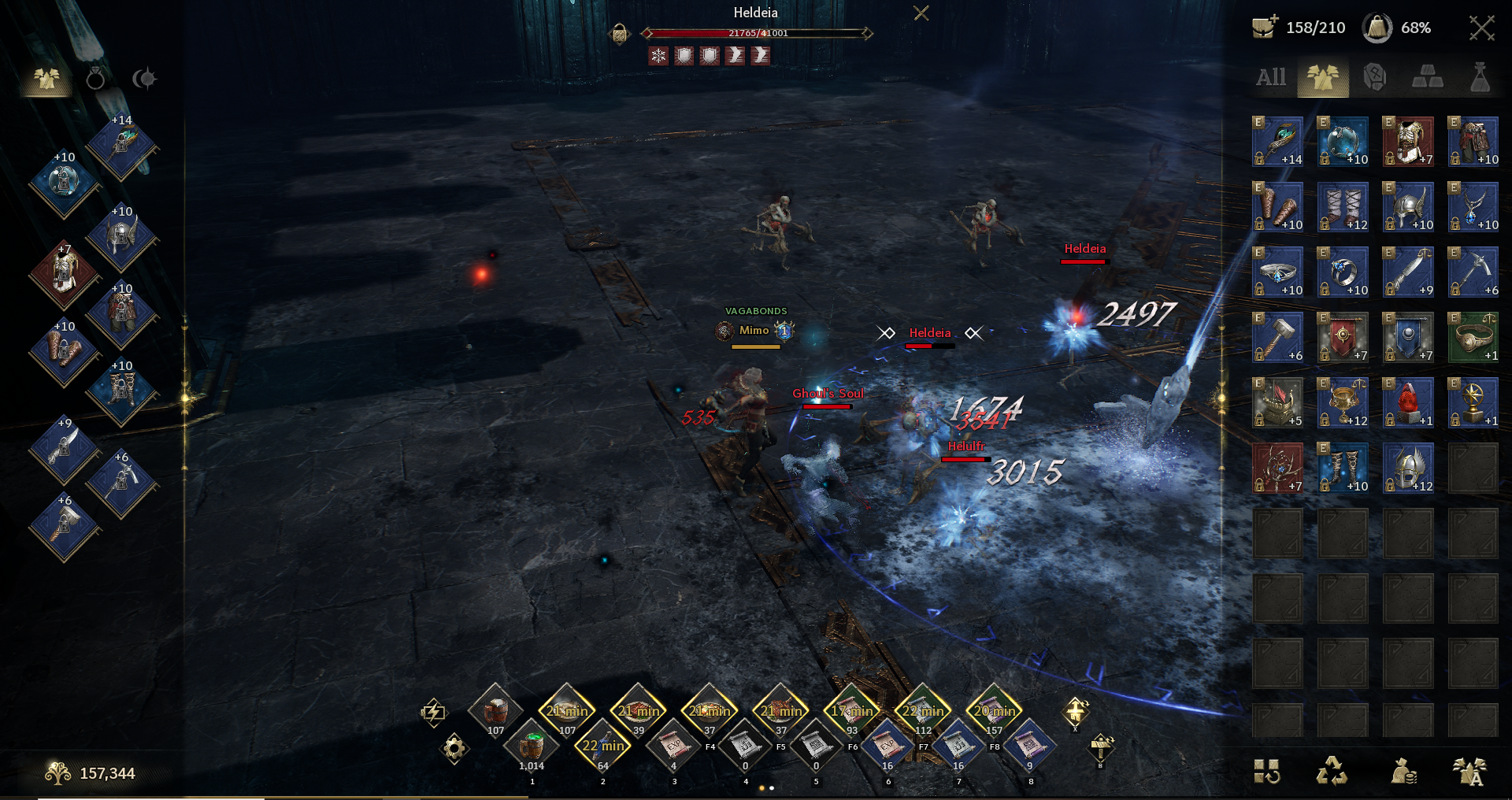This screenshot has width=1512, height=800.
Task: Open the moon and sun equipment tab
Action: click(144, 79)
